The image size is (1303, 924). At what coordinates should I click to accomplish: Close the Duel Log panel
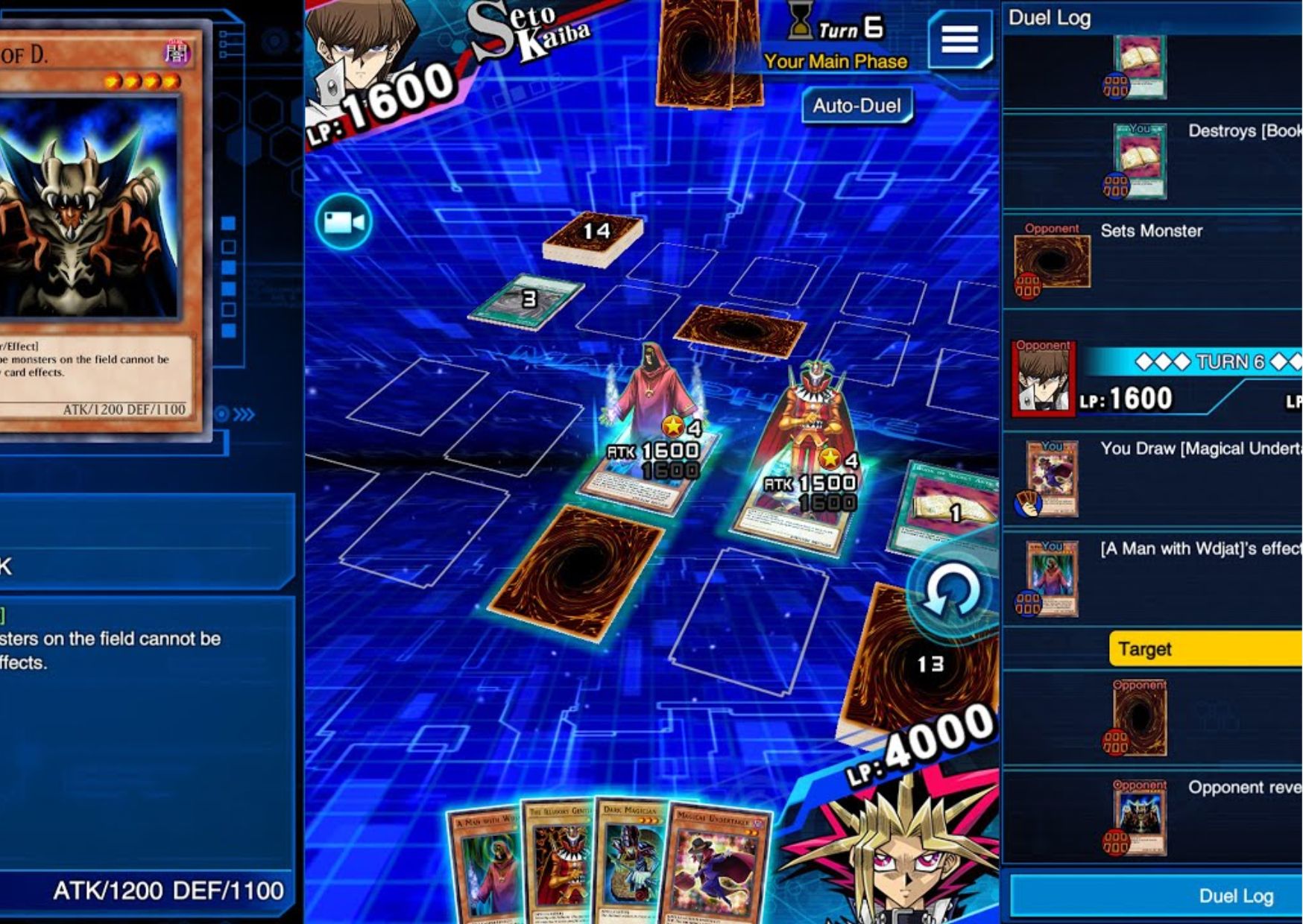[1234, 896]
